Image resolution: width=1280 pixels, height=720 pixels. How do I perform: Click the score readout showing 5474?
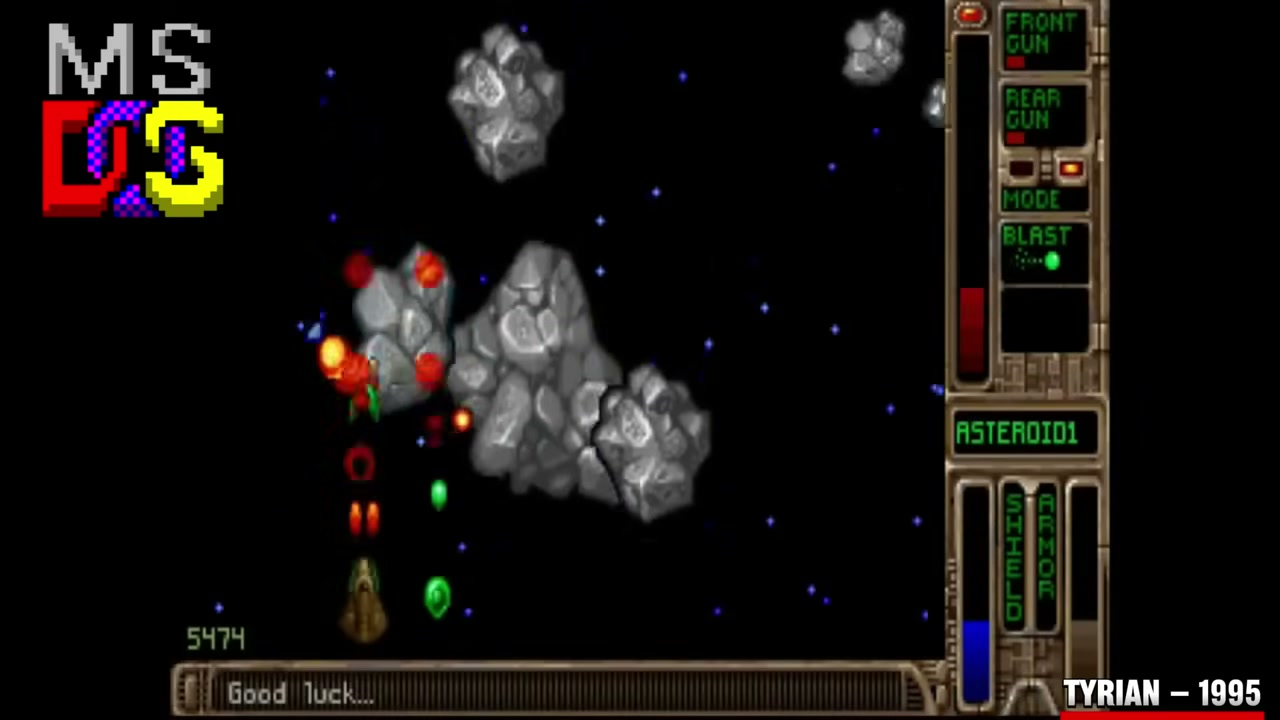point(214,638)
